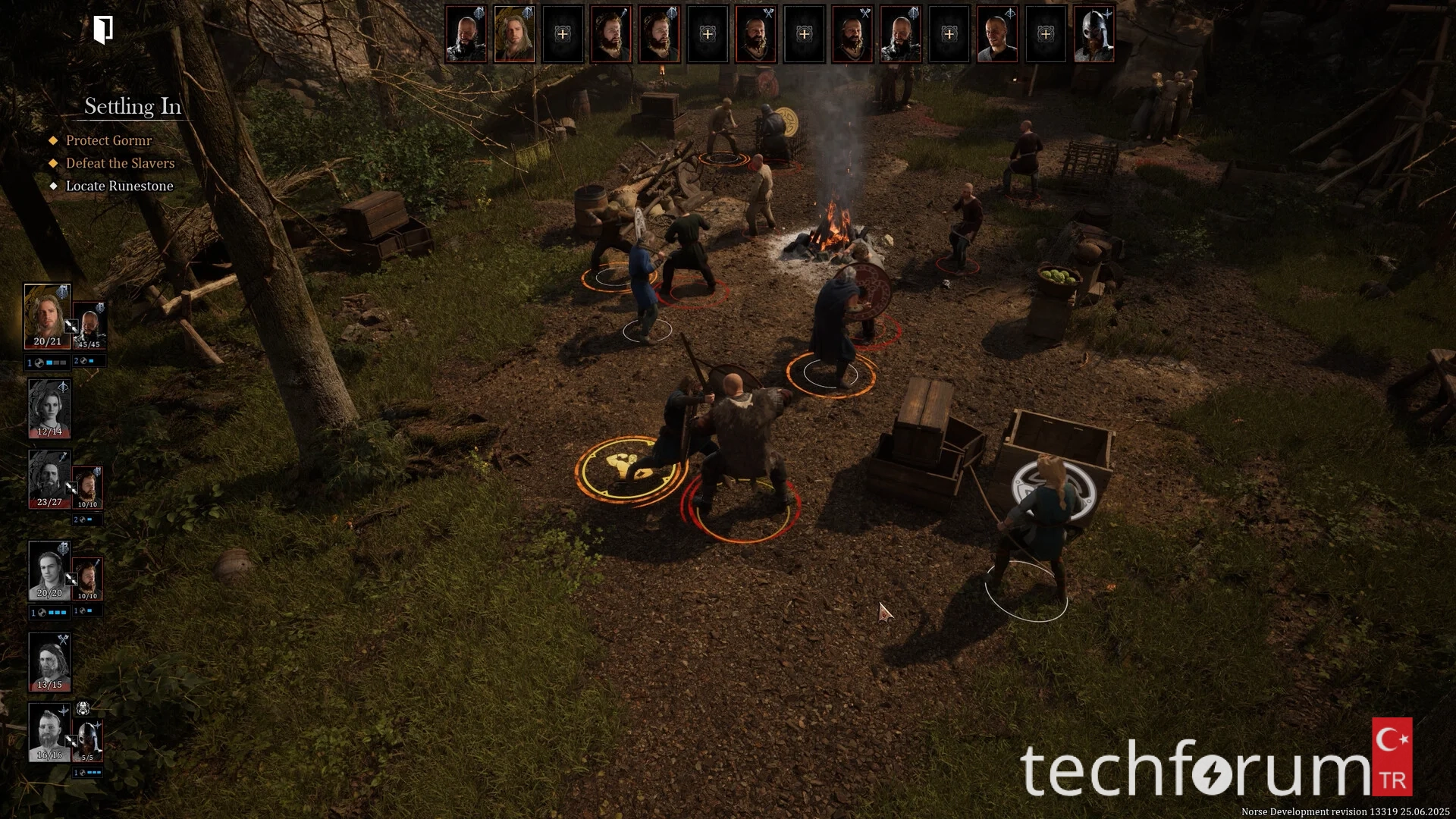Click the Protect Gormr objective
The width and height of the screenshot is (1456, 819).
108,140
